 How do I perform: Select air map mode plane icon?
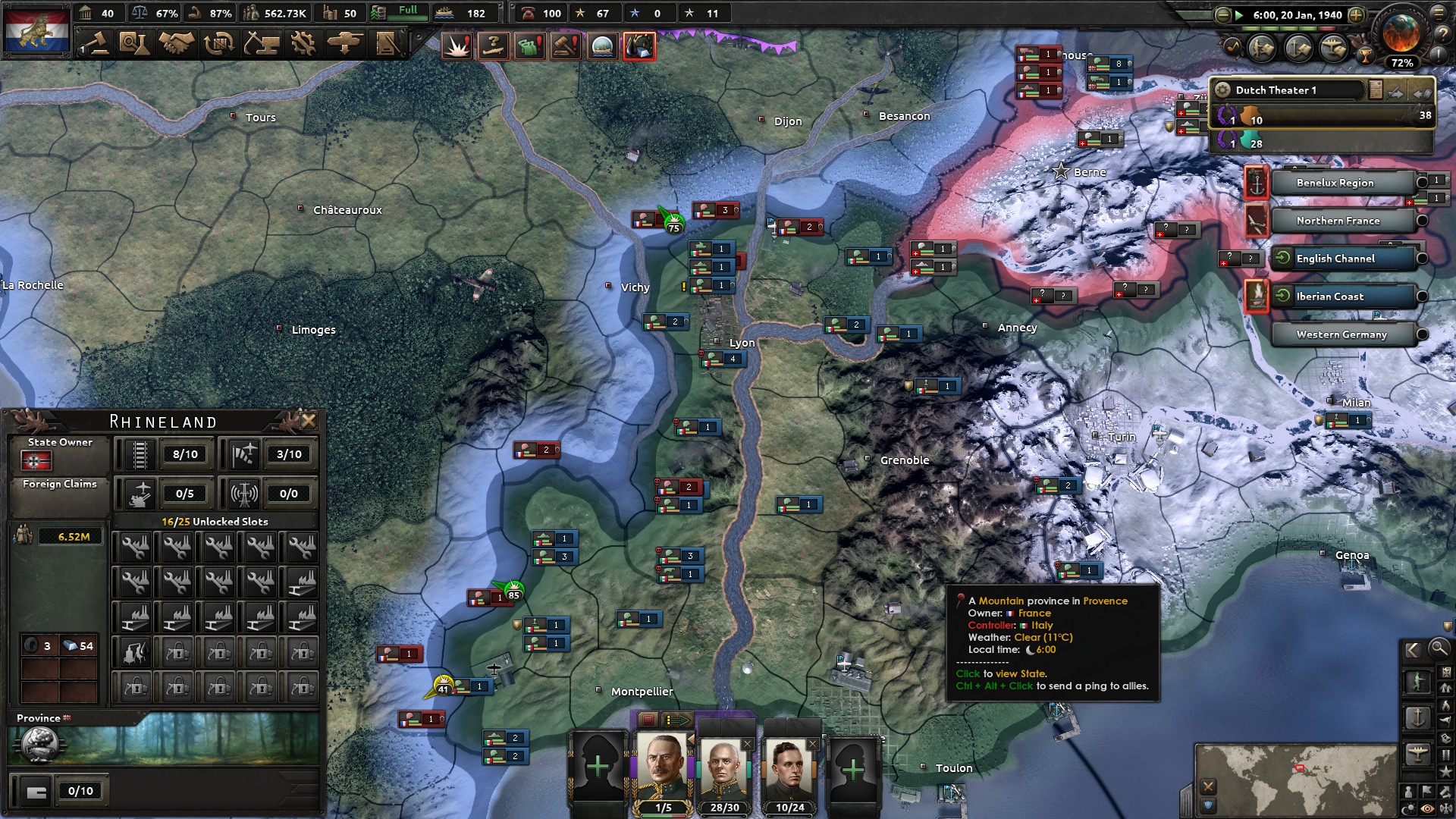click(1419, 753)
